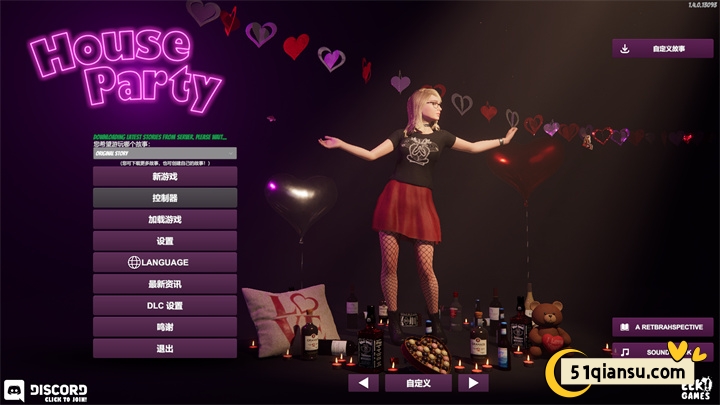Open the Soundtrack button
The height and width of the screenshot is (405, 720).
tap(663, 352)
